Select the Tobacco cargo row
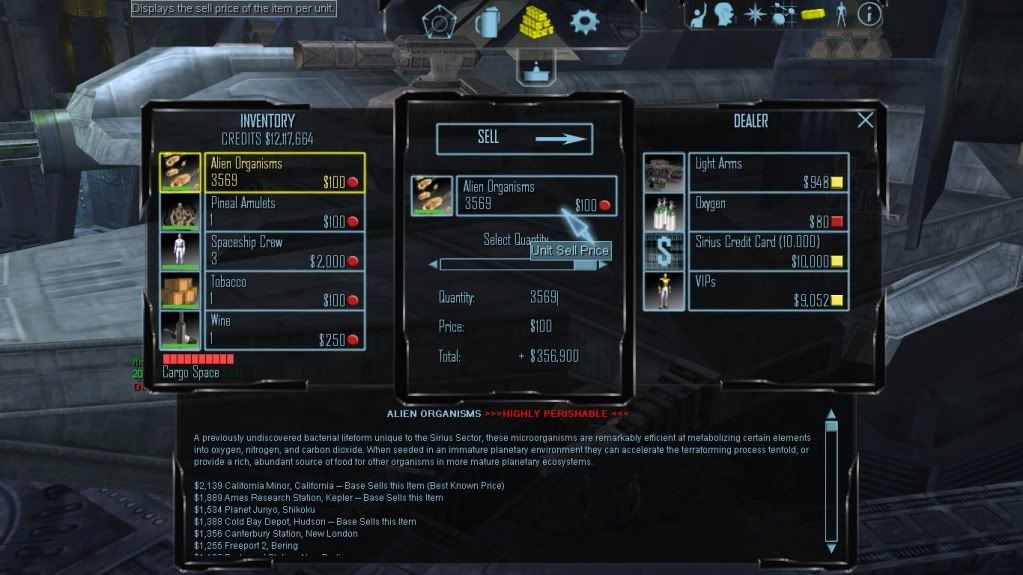This screenshot has height=575, width=1023. pos(284,290)
